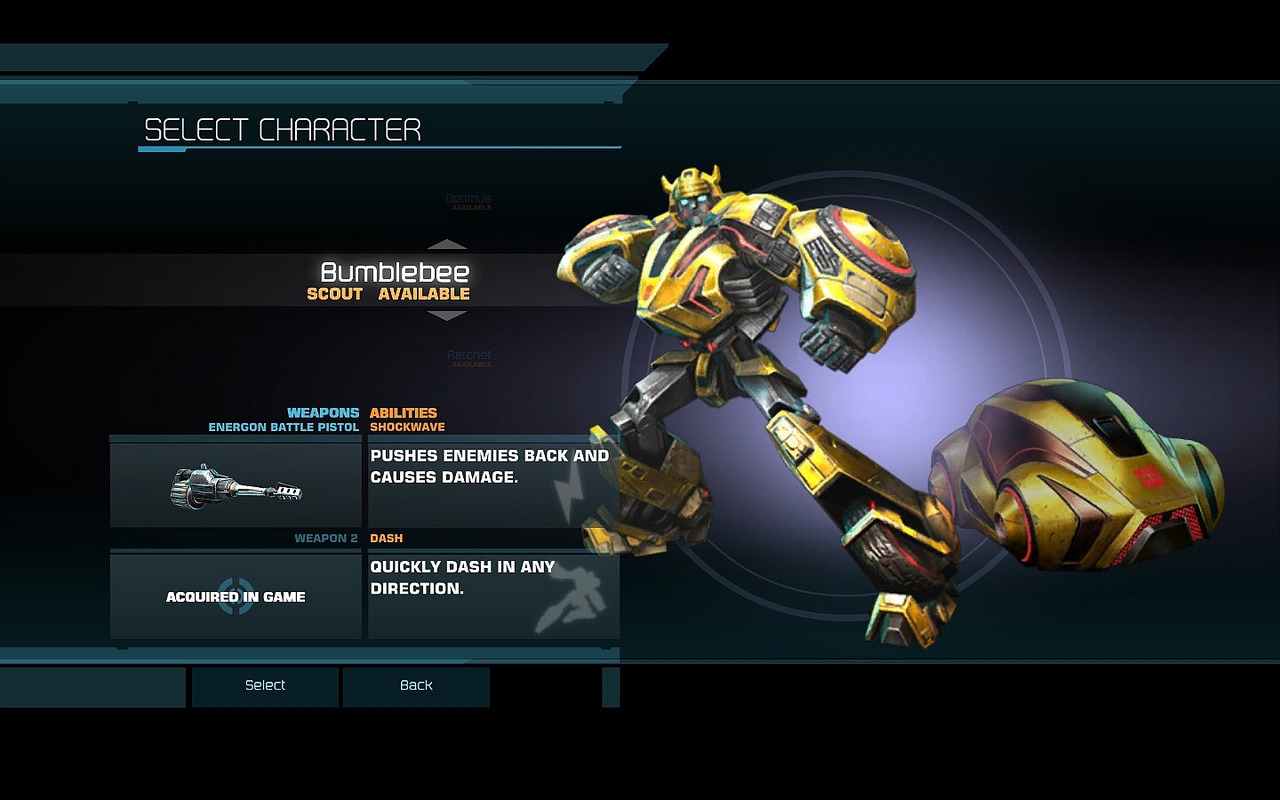Click the Acquired In Game weapon slot

point(236,596)
